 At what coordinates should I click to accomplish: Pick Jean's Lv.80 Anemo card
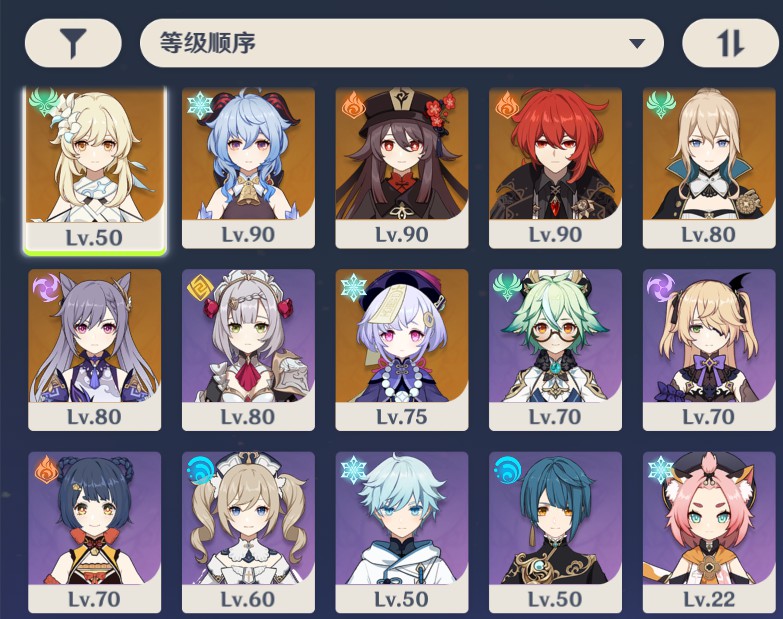708,165
